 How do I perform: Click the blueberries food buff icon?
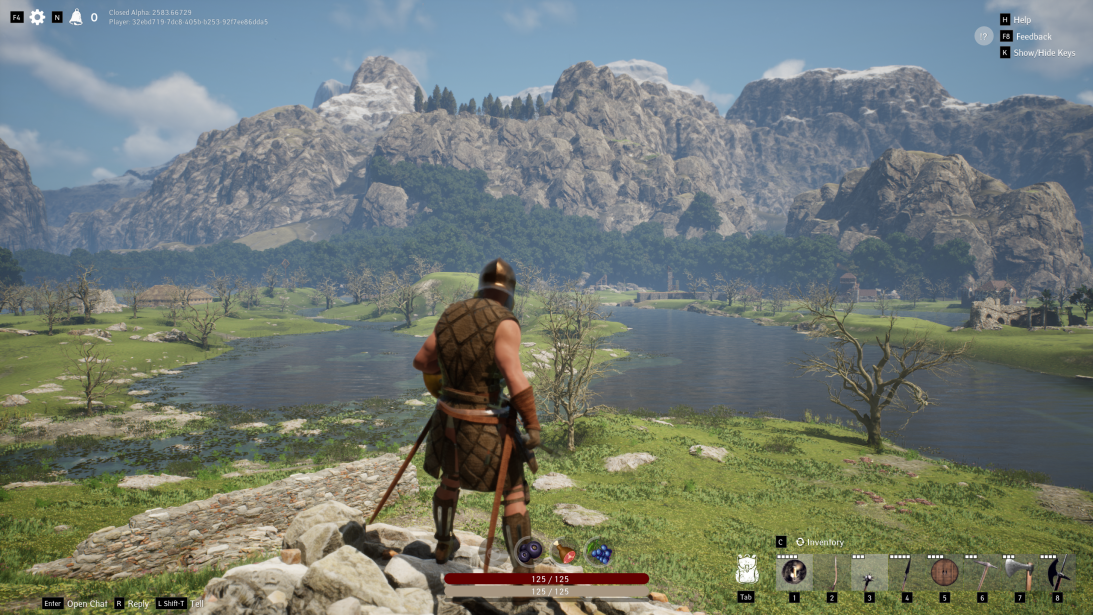(529, 552)
